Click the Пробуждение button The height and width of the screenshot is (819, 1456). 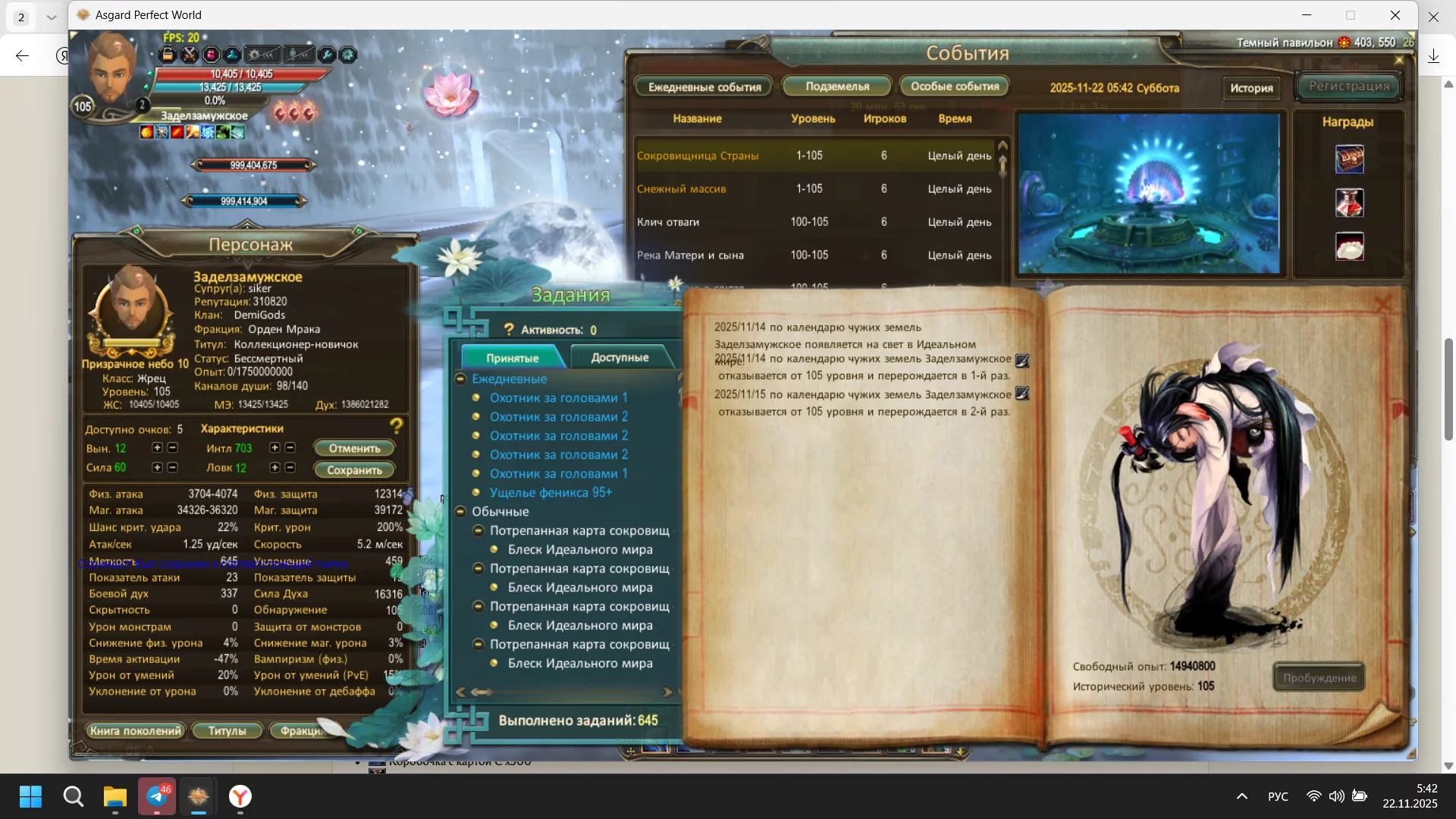tap(1319, 678)
